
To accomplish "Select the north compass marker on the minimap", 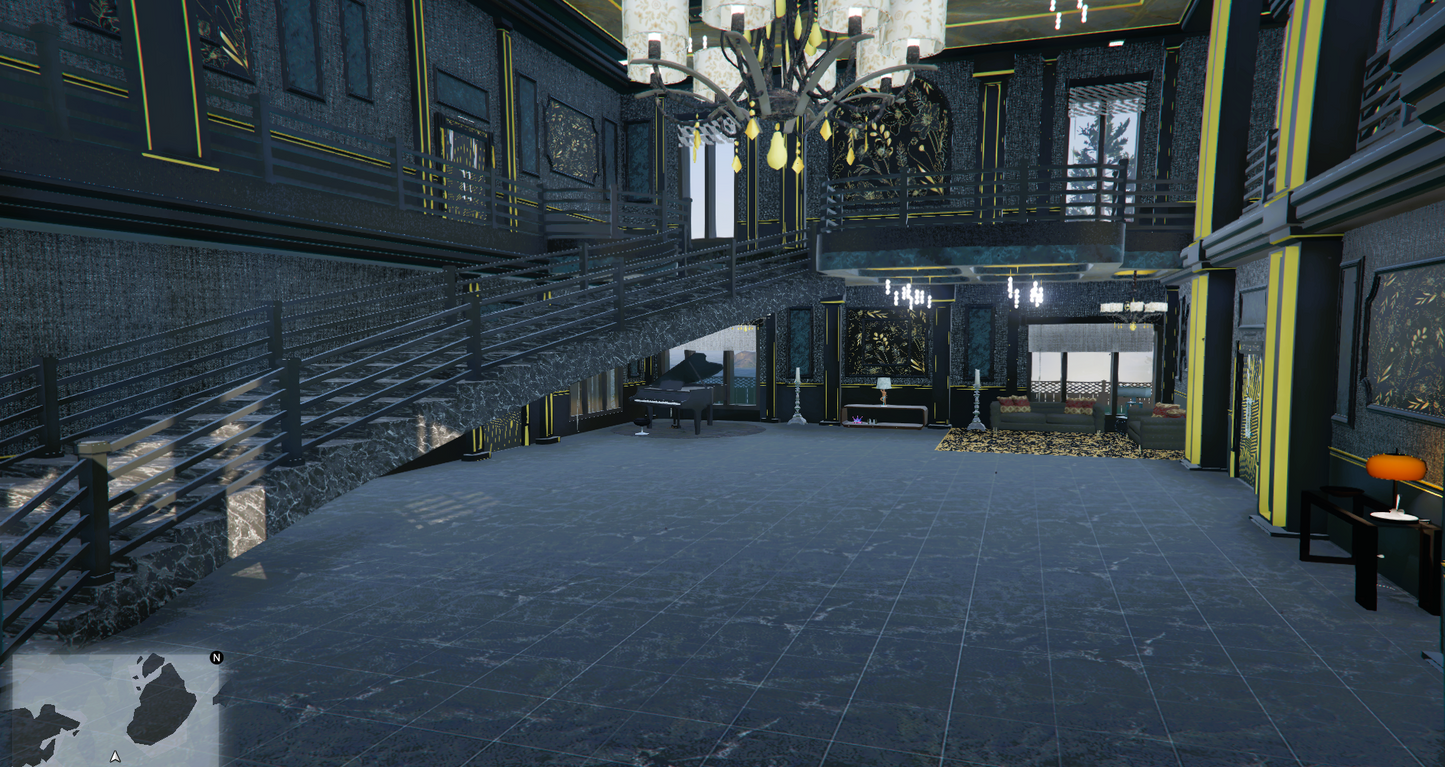I will 216,657.
